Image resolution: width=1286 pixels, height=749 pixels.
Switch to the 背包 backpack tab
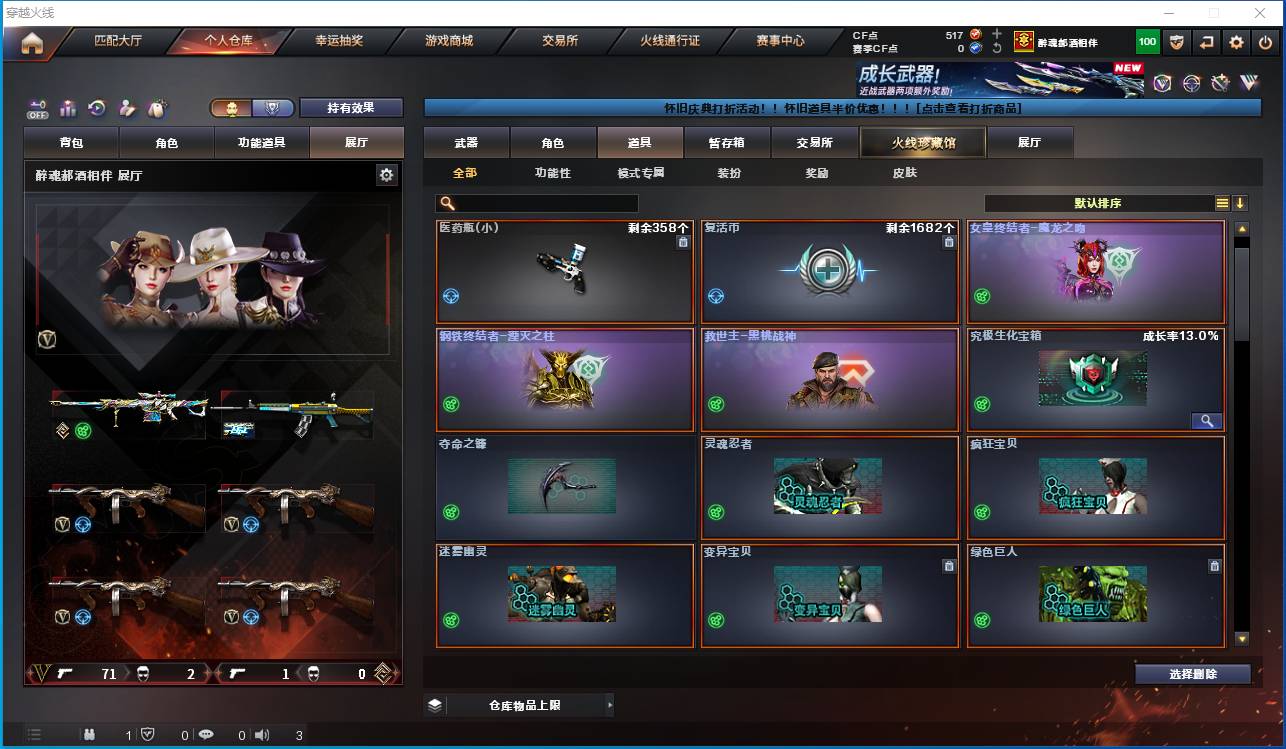(x=71, y=143)
